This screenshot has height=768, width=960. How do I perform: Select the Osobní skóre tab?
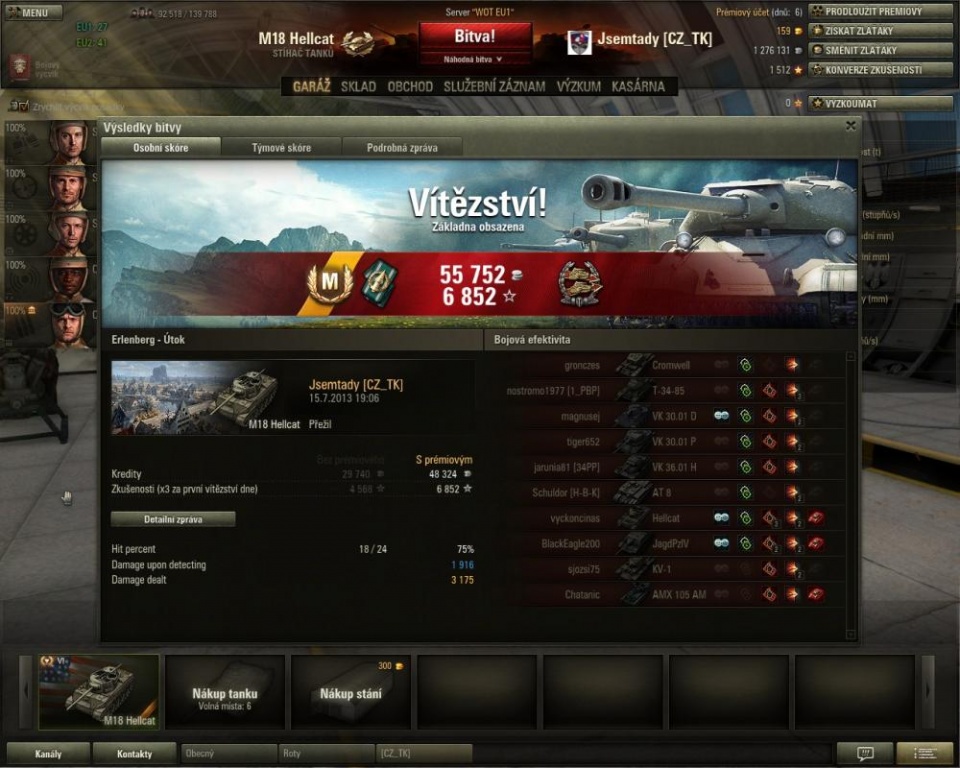pos(161,148)
